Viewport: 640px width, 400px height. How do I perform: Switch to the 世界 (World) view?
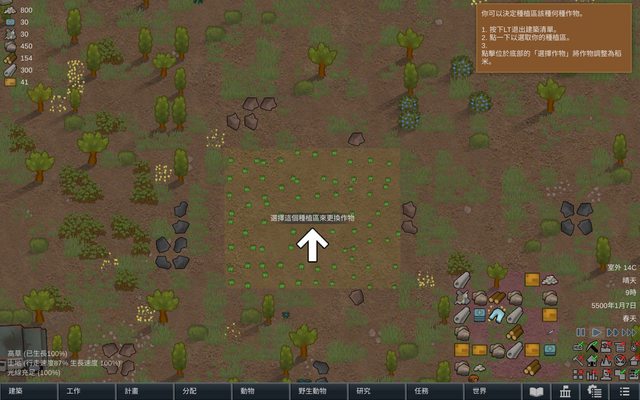click(479, 391)
